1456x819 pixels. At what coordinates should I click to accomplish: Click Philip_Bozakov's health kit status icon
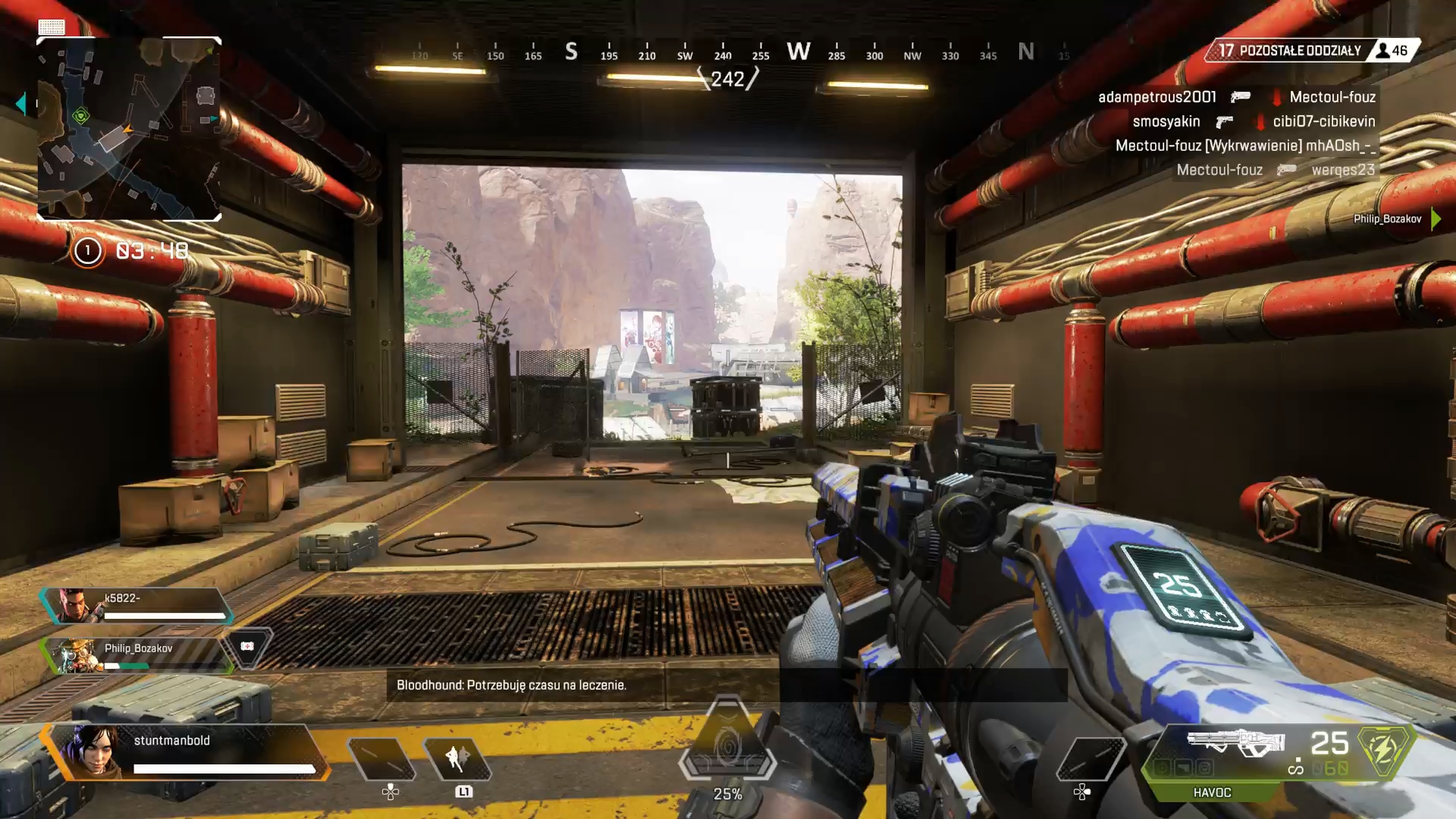(x=247, y=647)
